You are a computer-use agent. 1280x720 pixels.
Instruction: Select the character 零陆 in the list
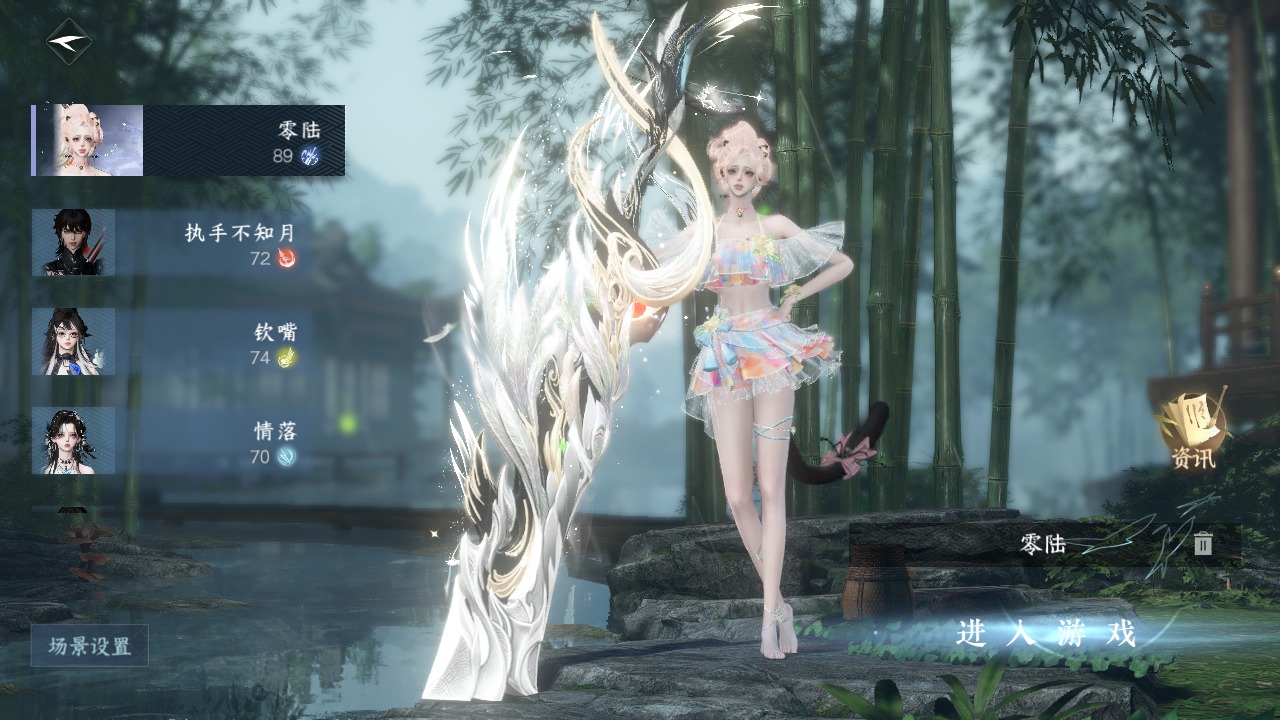pos(189,140)
